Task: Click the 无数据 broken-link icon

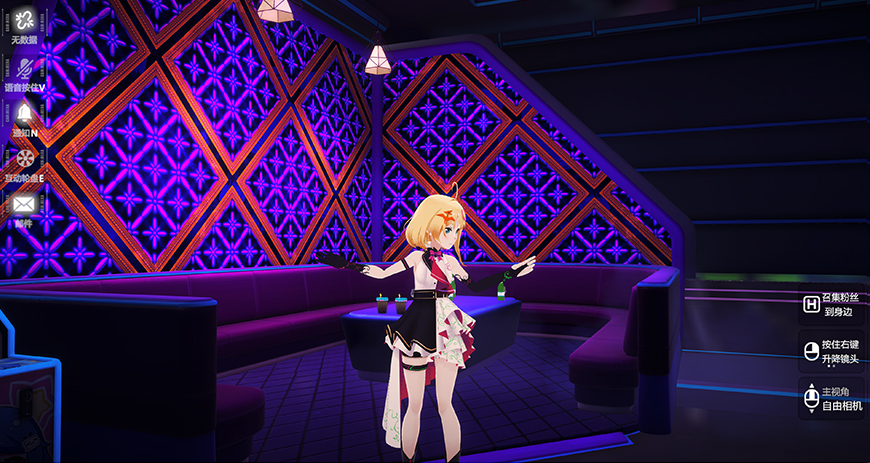Action: (x=24, y=20)
